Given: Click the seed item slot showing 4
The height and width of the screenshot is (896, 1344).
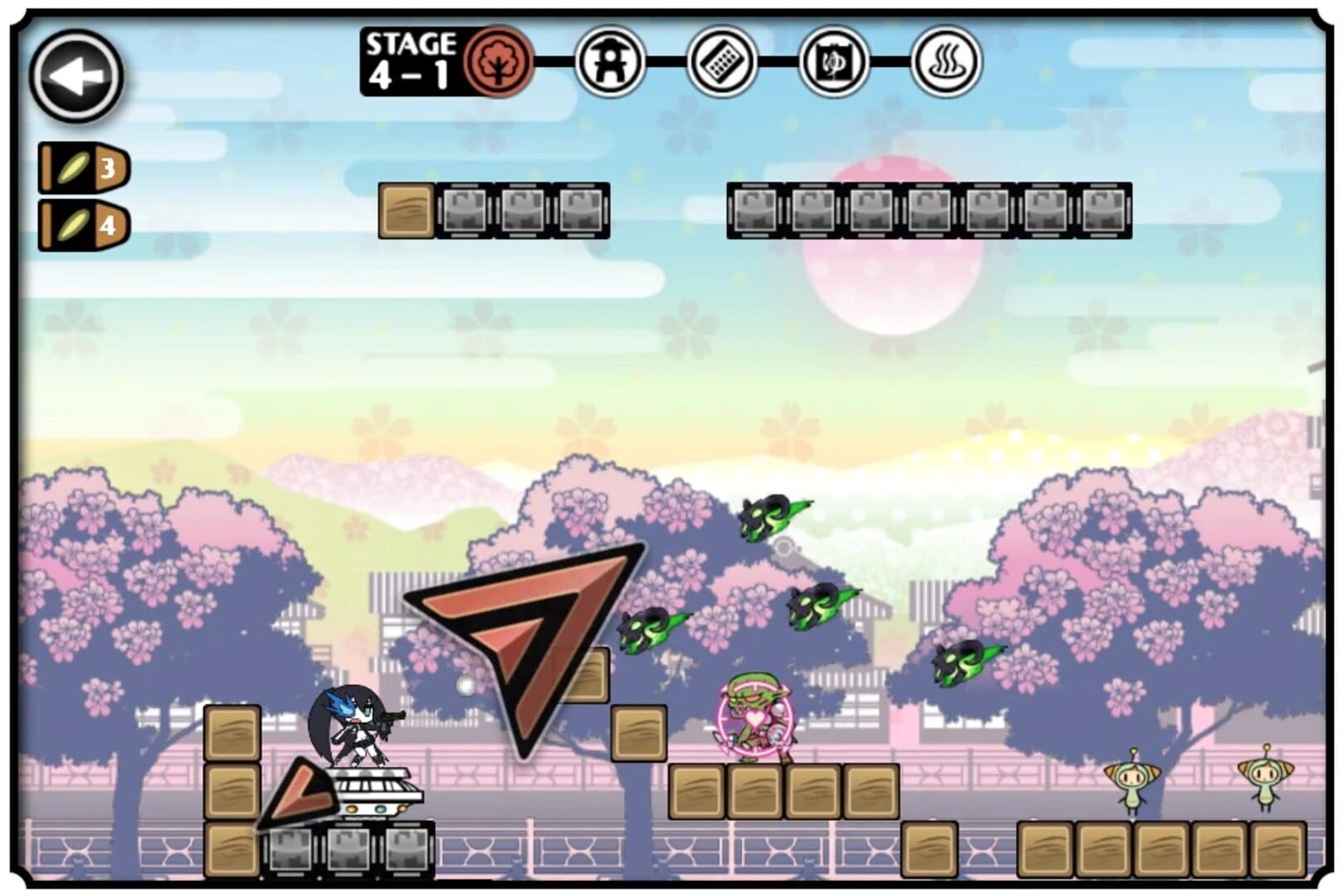Looking at the screenshot, I should click(x=83, y=225).
